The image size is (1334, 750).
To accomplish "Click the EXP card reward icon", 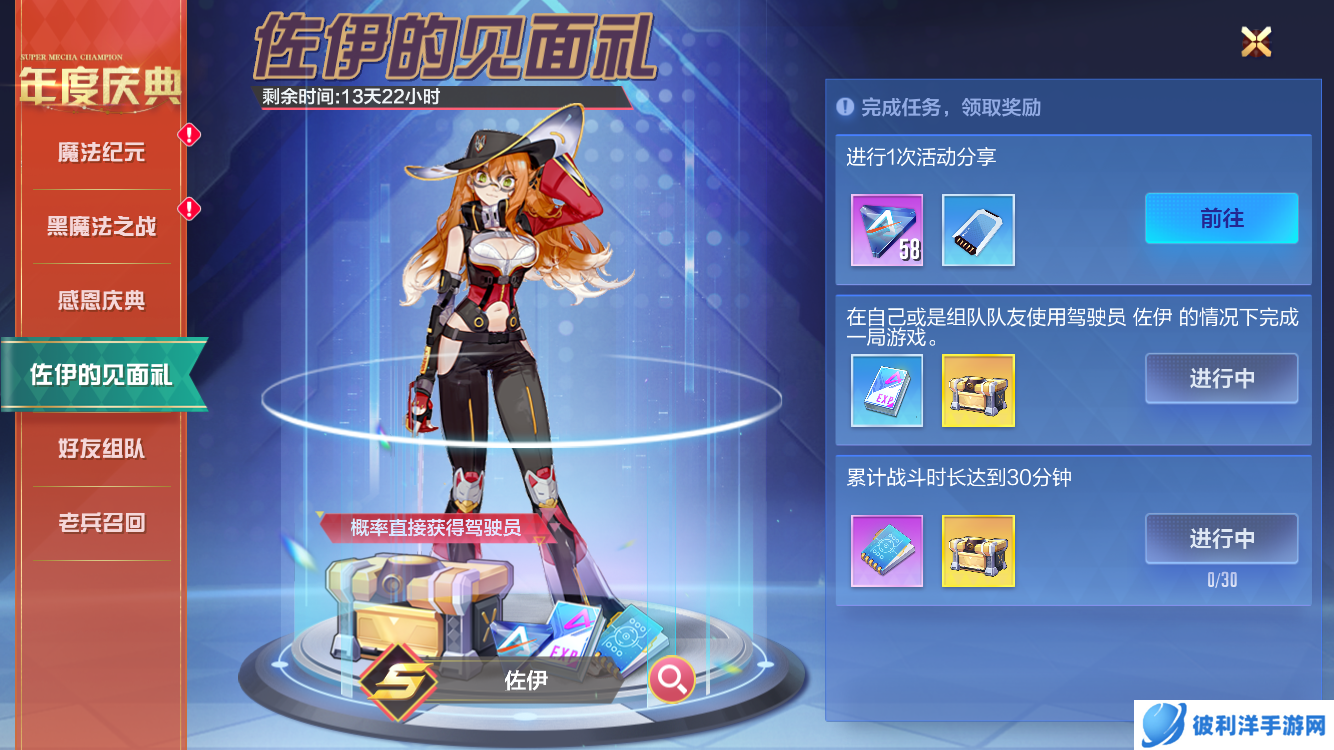I will (x=887, y=391).
